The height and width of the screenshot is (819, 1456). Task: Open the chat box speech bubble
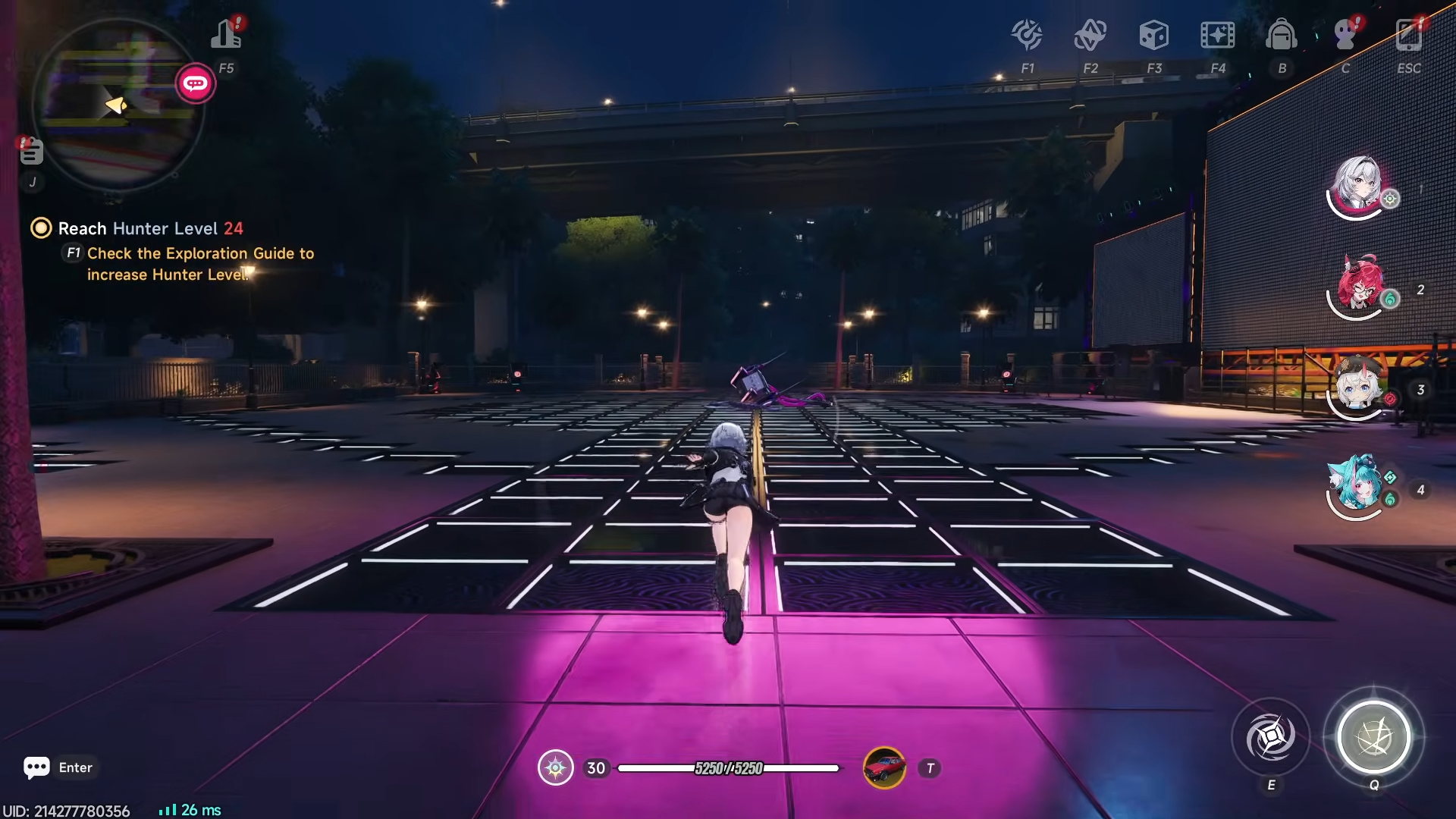pos(36,767)
